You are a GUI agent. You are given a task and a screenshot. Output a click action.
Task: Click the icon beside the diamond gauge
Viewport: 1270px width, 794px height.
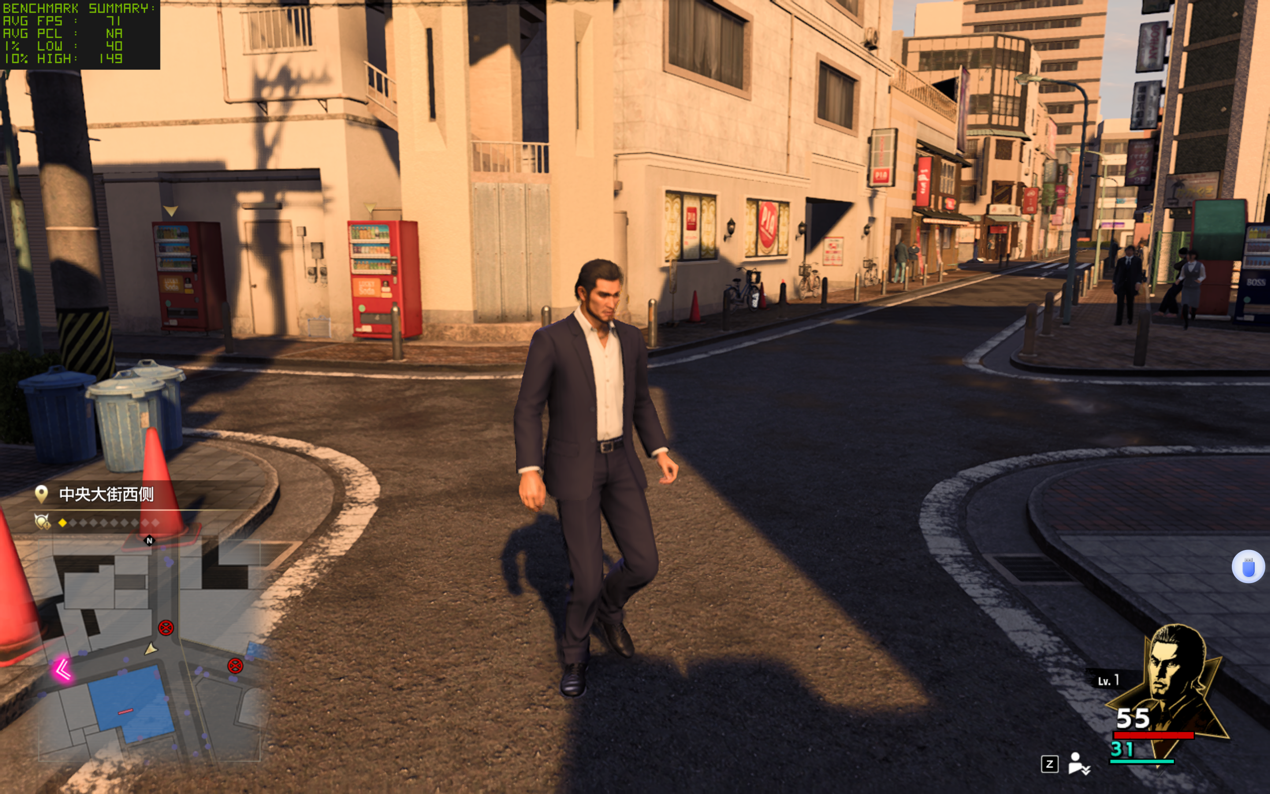click(x=42, y=522)
